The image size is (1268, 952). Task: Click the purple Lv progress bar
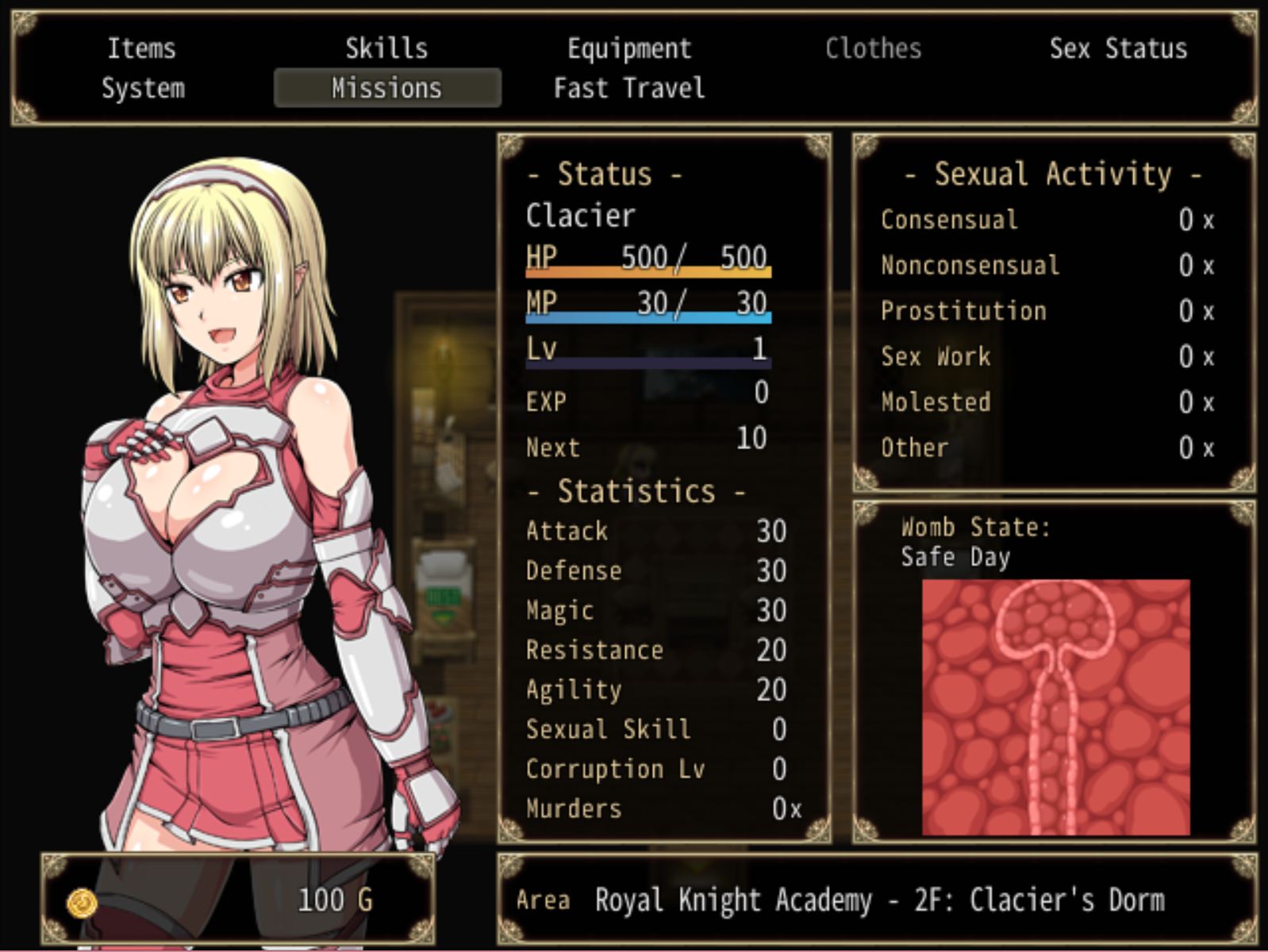pos(647,363)
